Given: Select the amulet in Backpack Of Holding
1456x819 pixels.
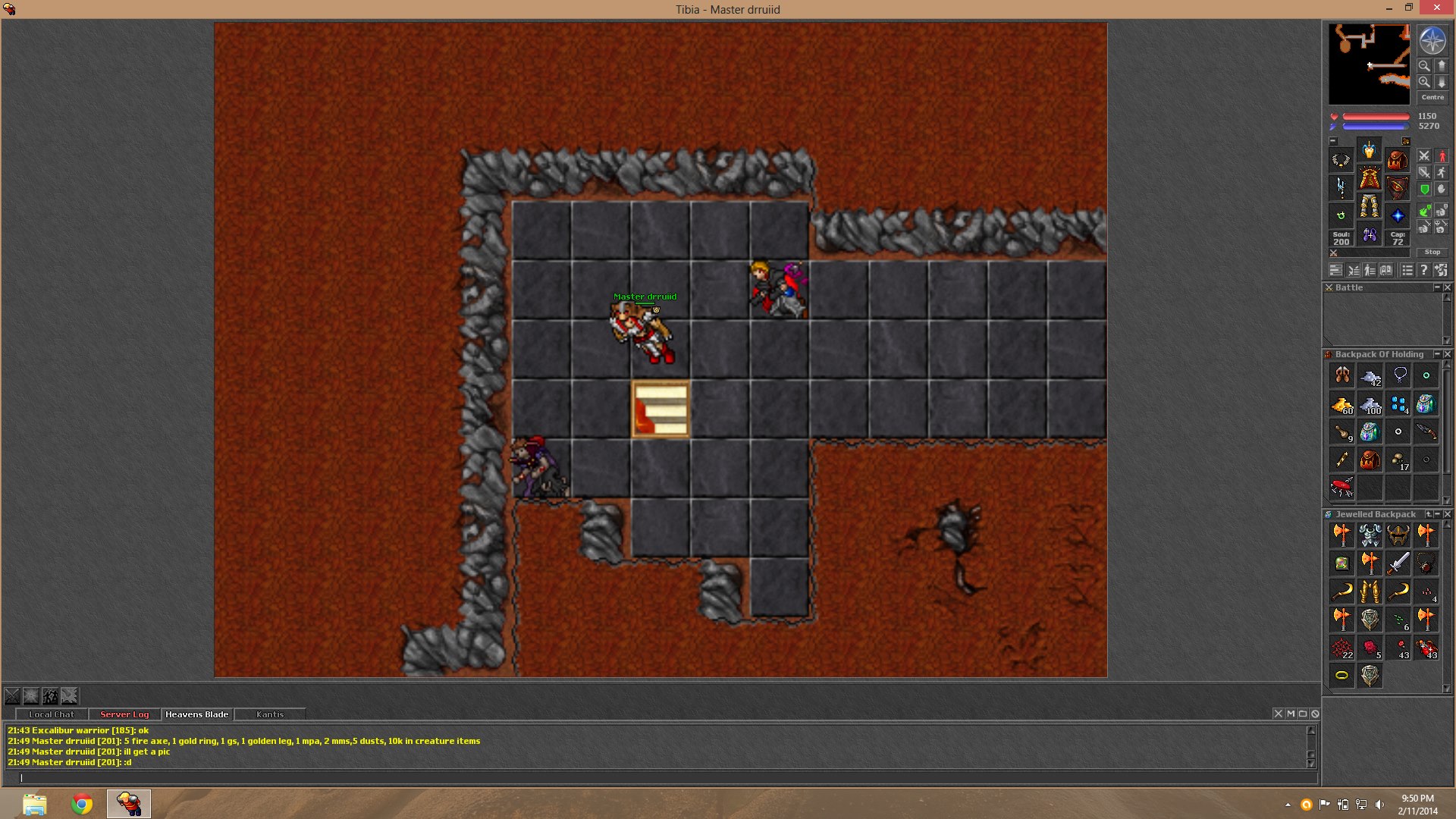Looking at the screenshot, I should (x=1400, y=375).
